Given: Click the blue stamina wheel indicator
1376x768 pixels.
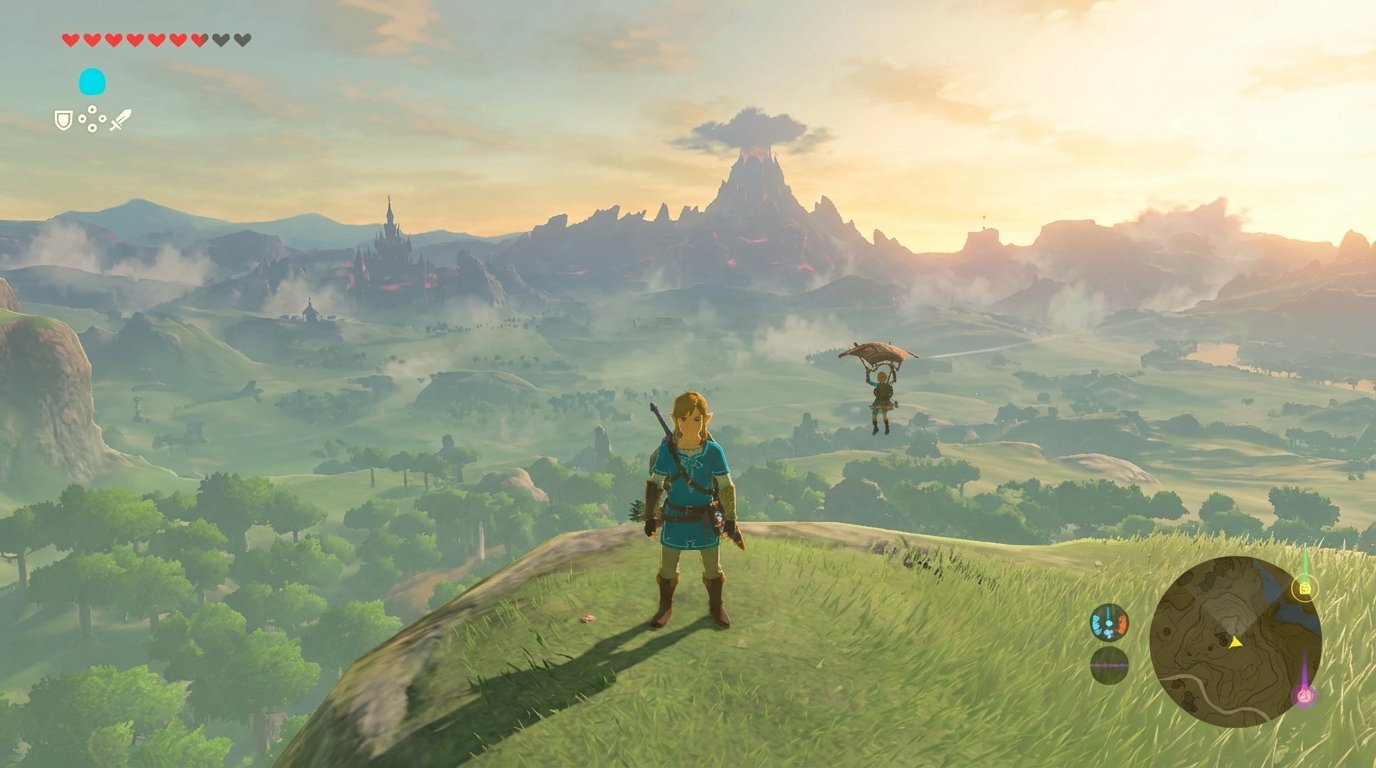Looking at the screenshot, I should pos(92,82).
